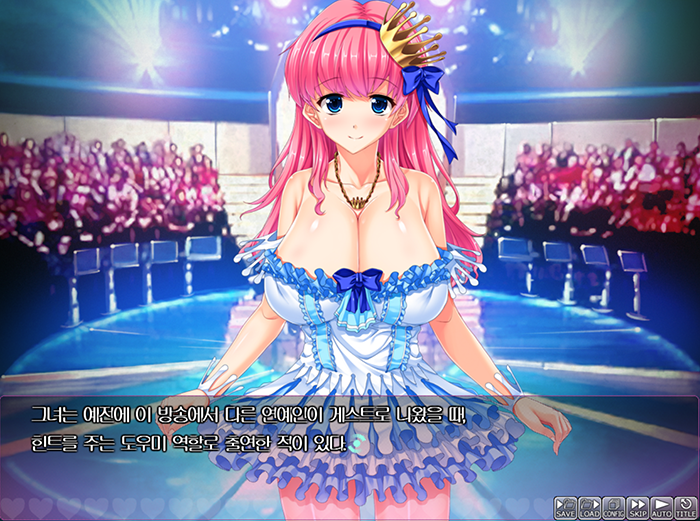This screenshot has height=521, width=700.
Task: Open the LOAD menu
Action: click(590, 507)
